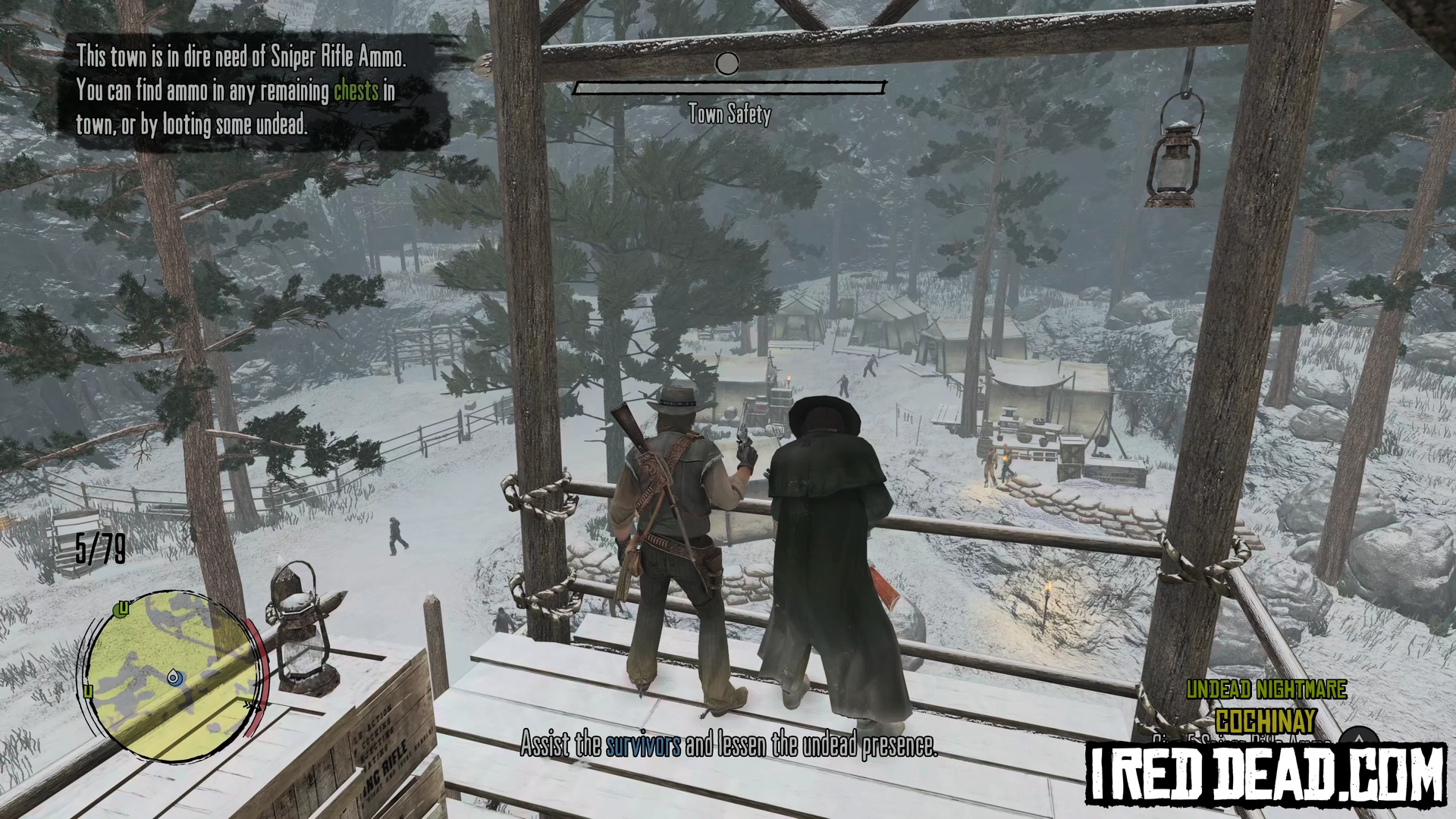Screen dimensions: 1456x819
Task: Select the Cochinay location notification
Action: click(x=1265, y=720)
